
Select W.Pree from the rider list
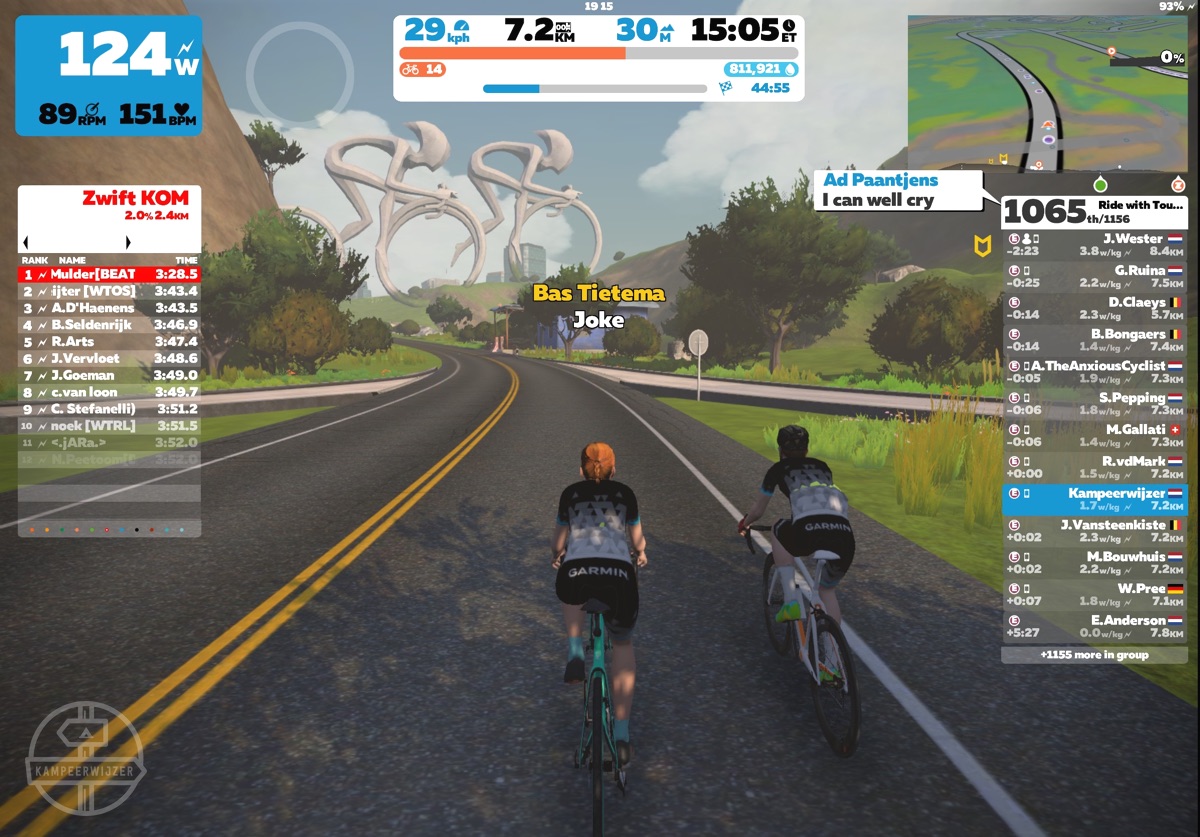(x=1094, y=595)
